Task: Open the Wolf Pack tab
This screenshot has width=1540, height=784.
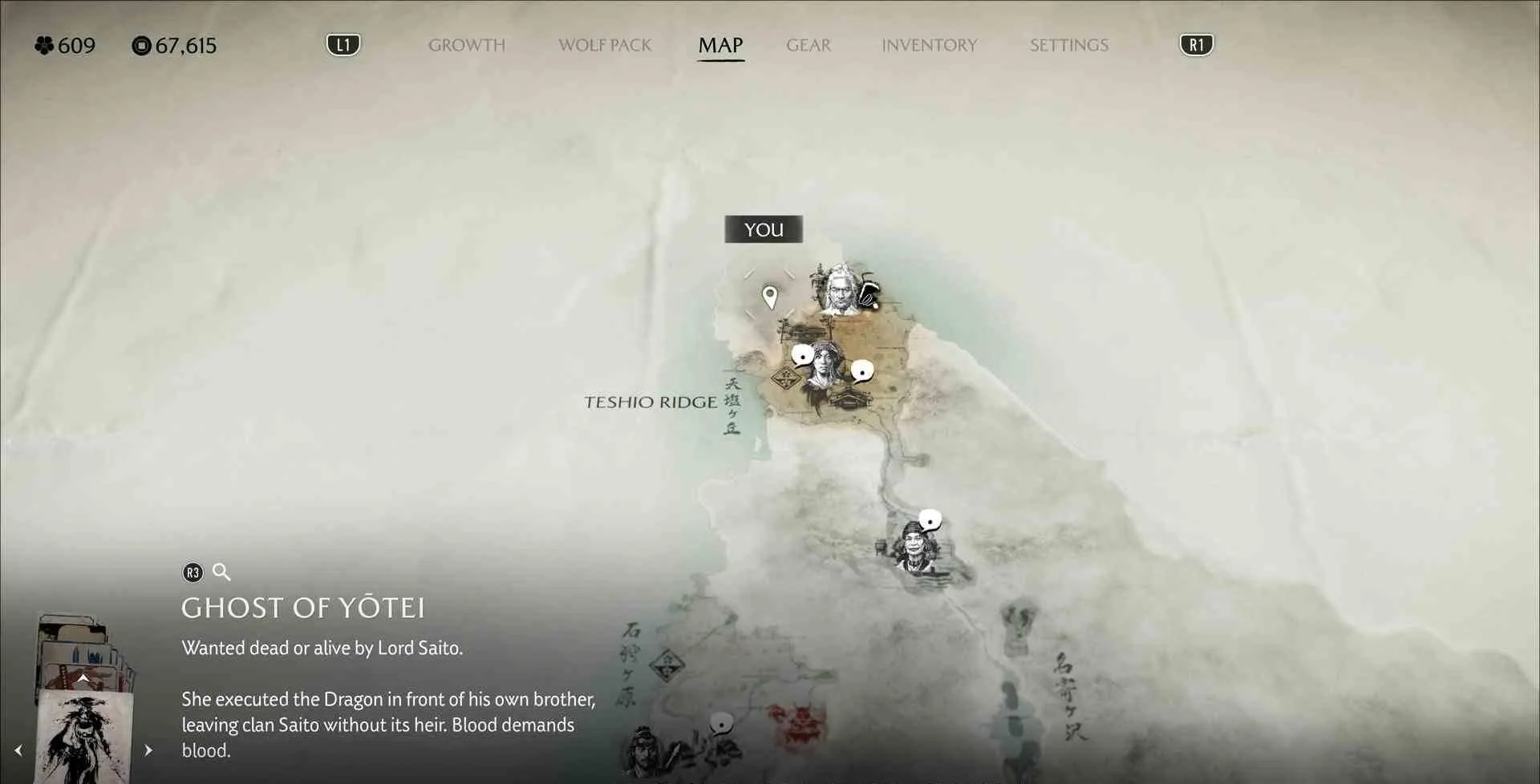Action: [605, 46]
